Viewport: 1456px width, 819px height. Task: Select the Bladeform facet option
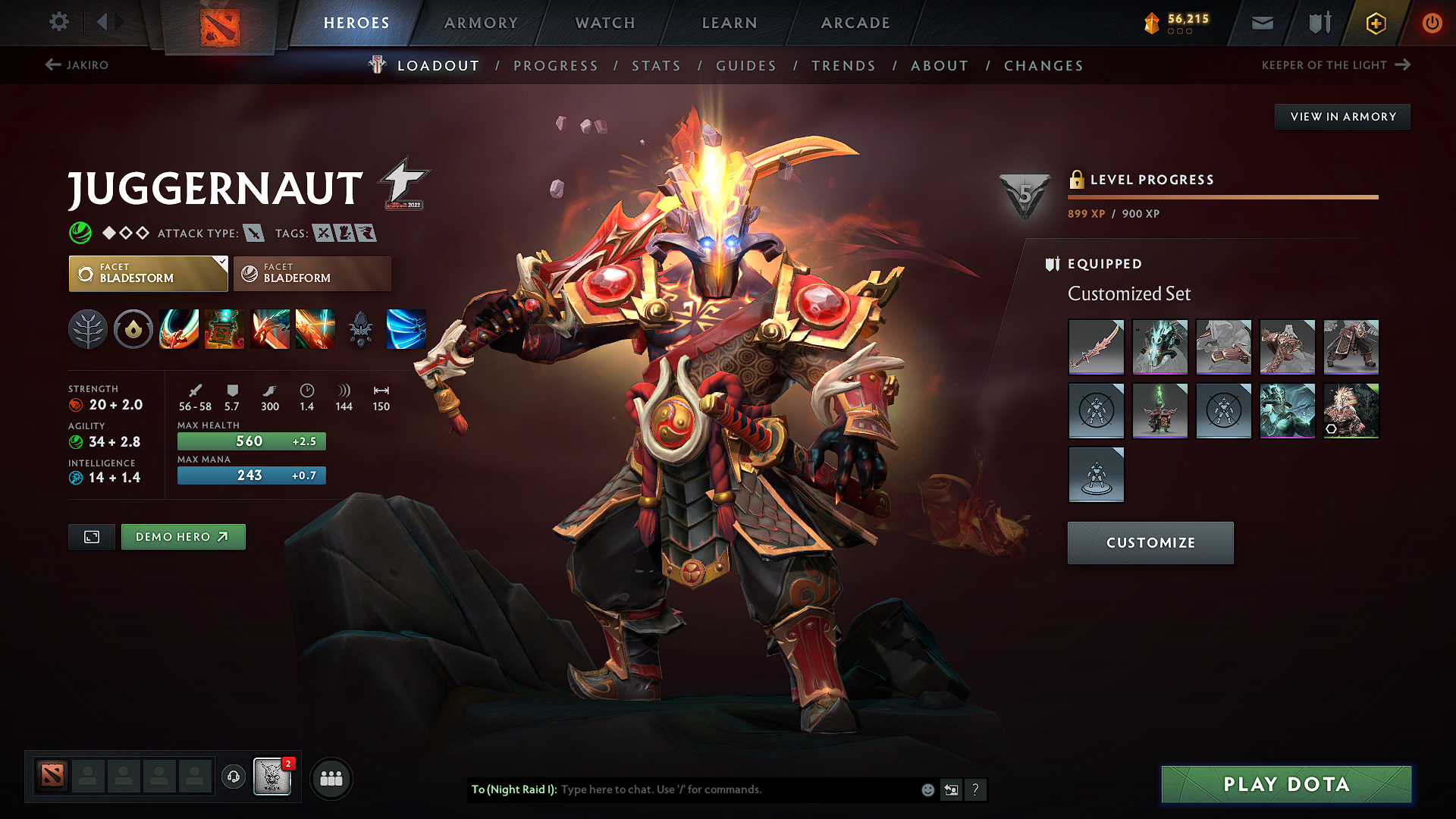coord(311,273)
